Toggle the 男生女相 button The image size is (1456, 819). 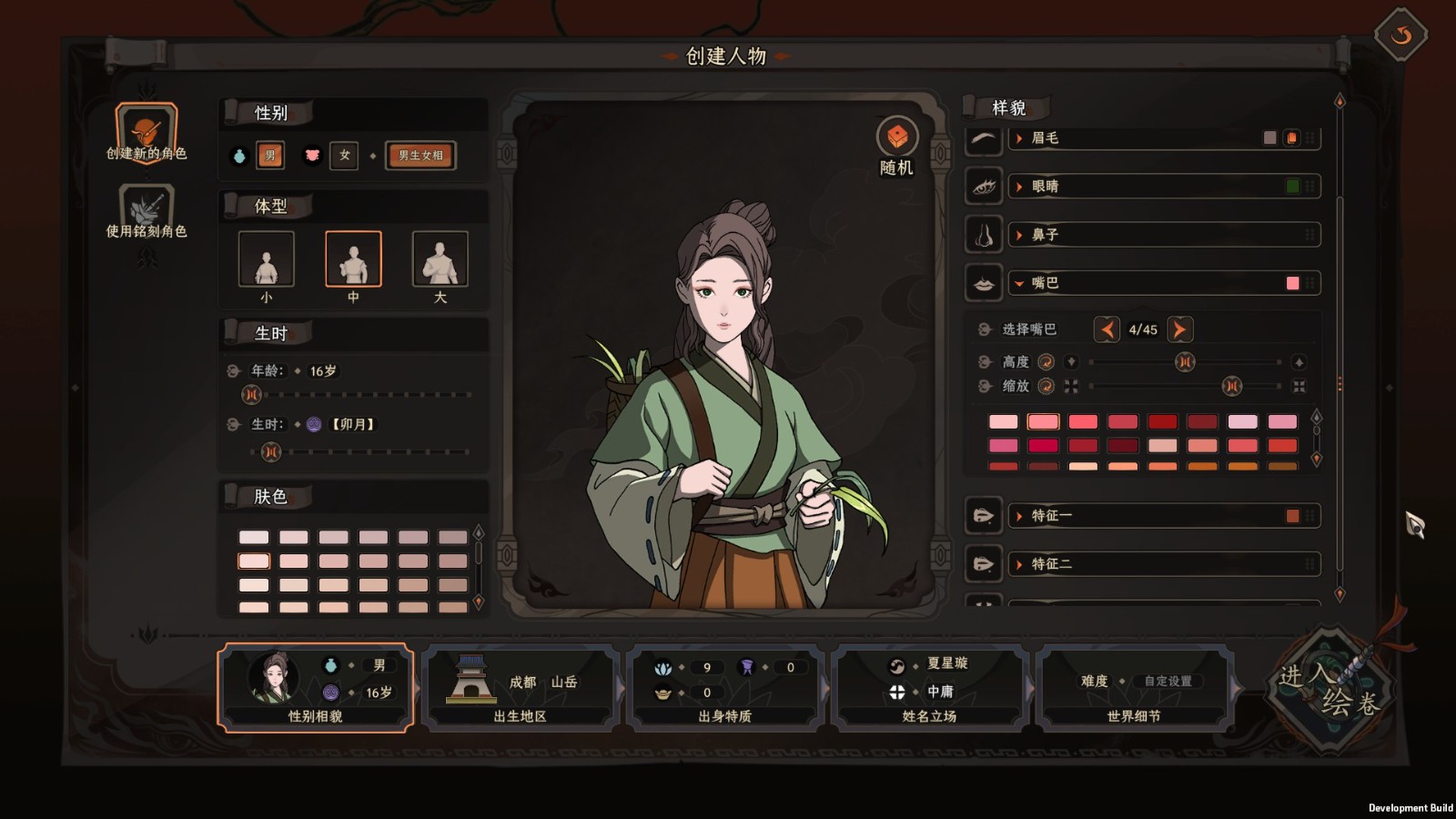[420, 156]
